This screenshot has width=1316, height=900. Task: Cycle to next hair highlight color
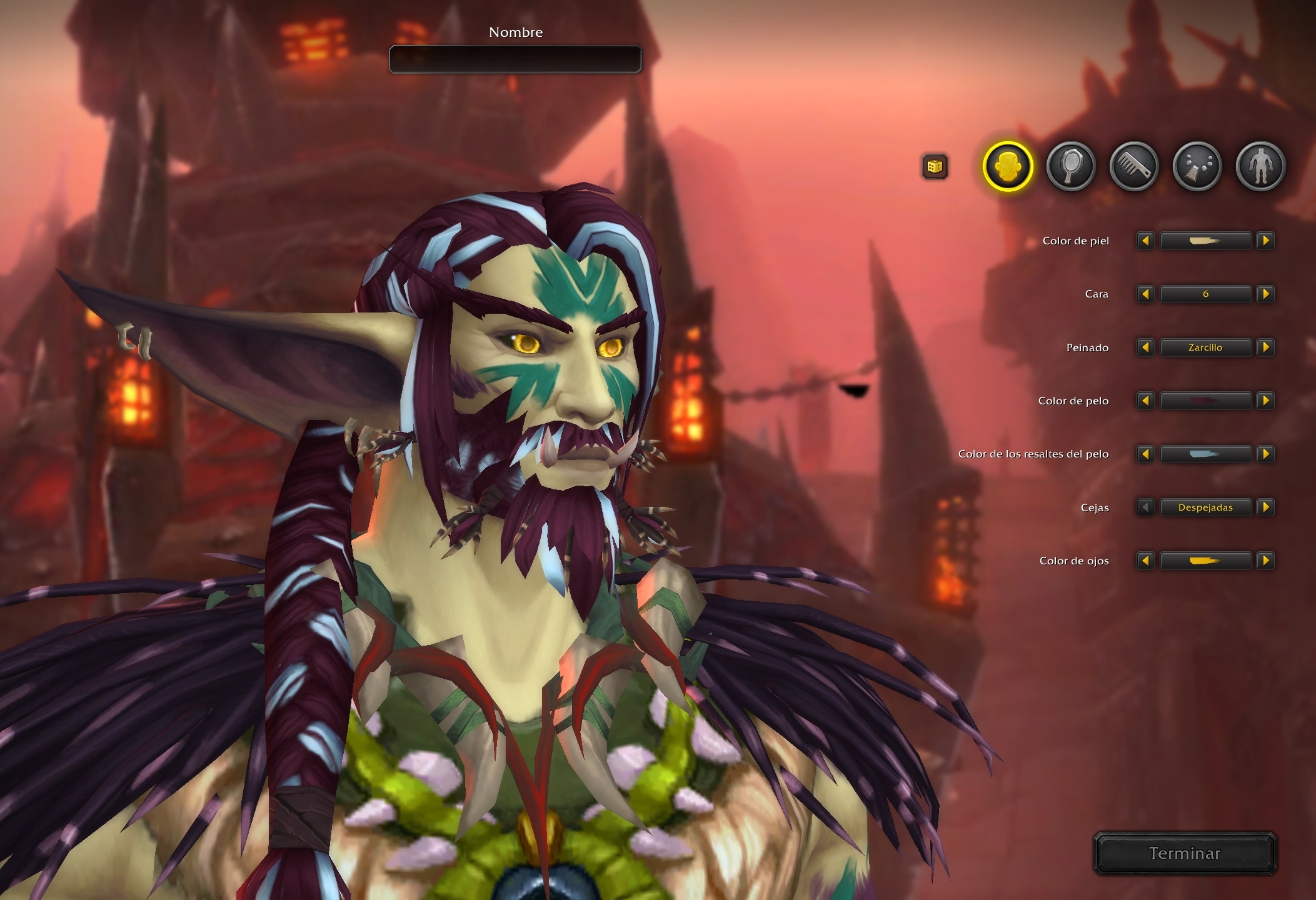pyautogui.click(x=1265, y=454)
